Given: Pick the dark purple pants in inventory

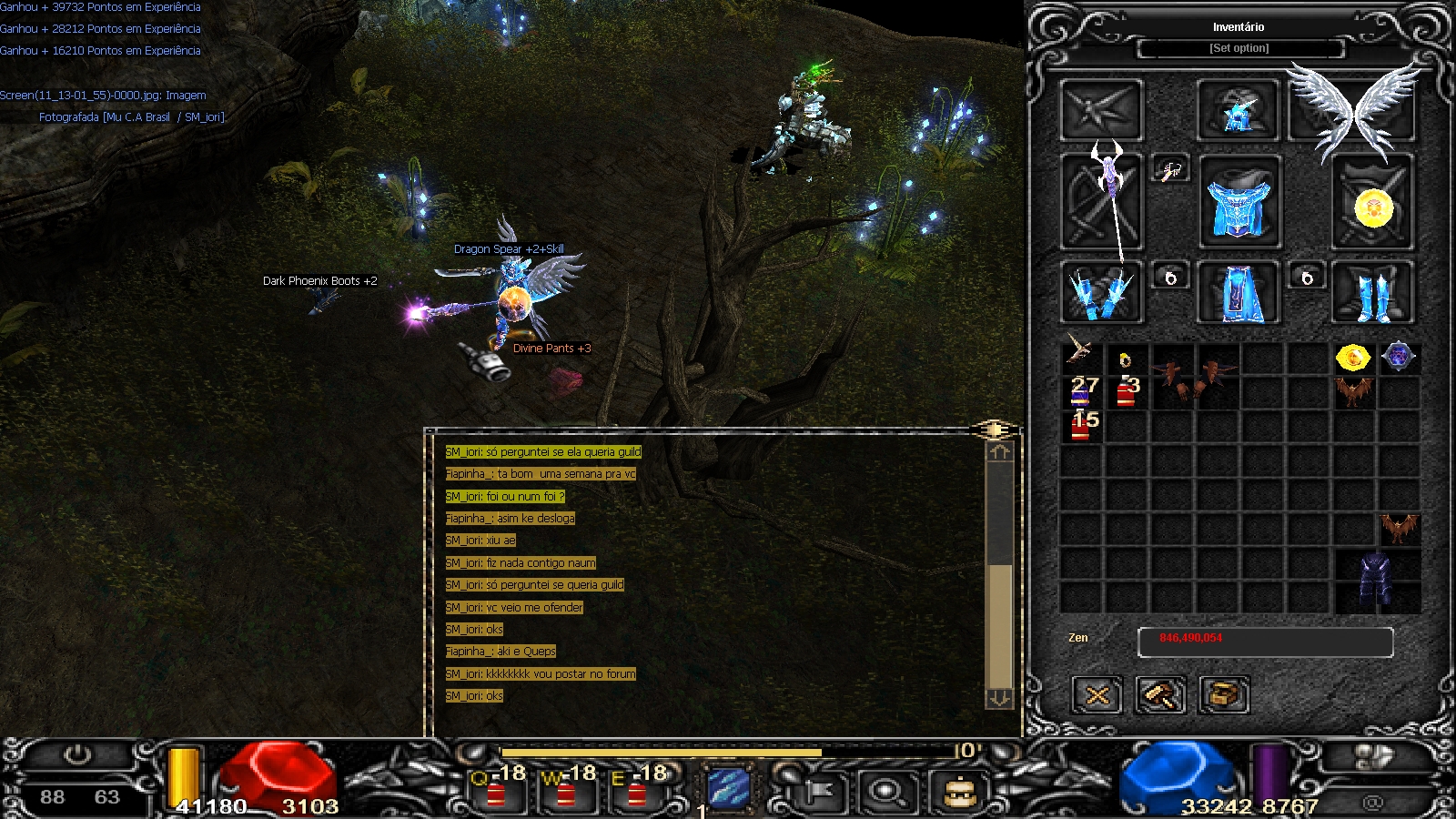Looking at the screenshot, I should [x=1375, y=581].
